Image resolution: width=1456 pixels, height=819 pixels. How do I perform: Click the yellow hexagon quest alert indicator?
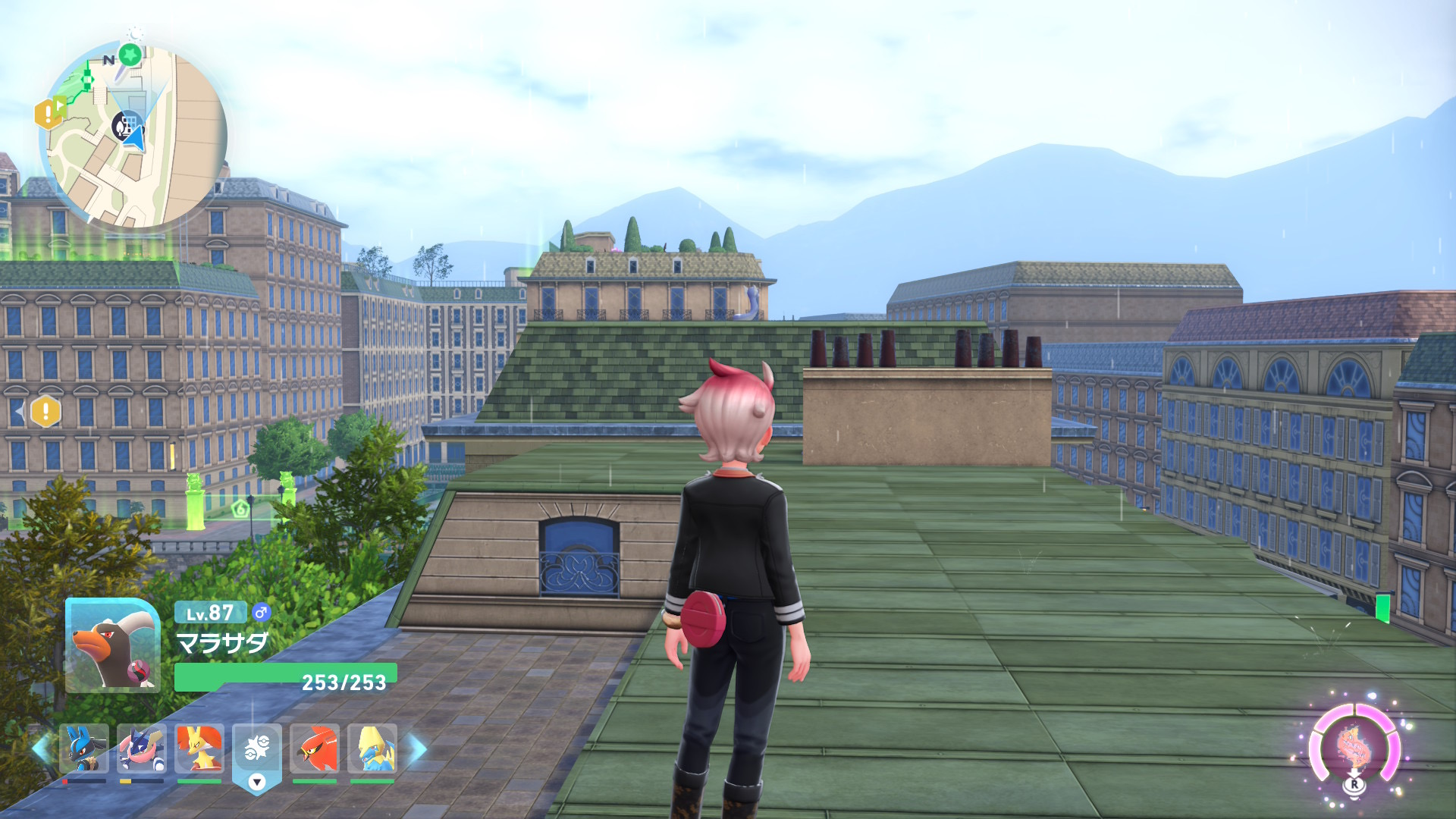(x=45, y=412)
